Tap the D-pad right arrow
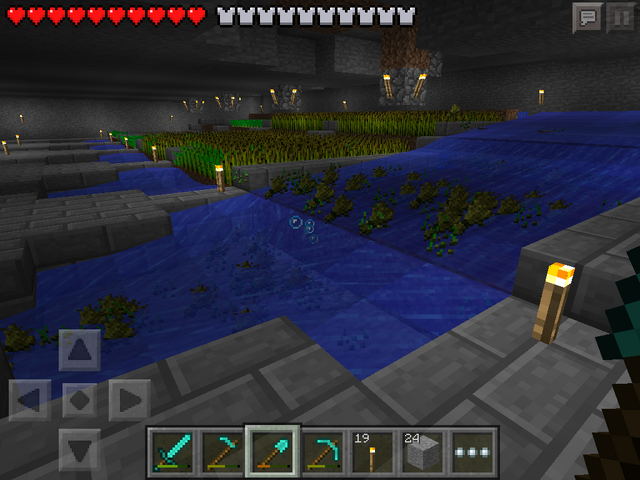This screenshot has height=480, width=640. click(x=130, y=401)
